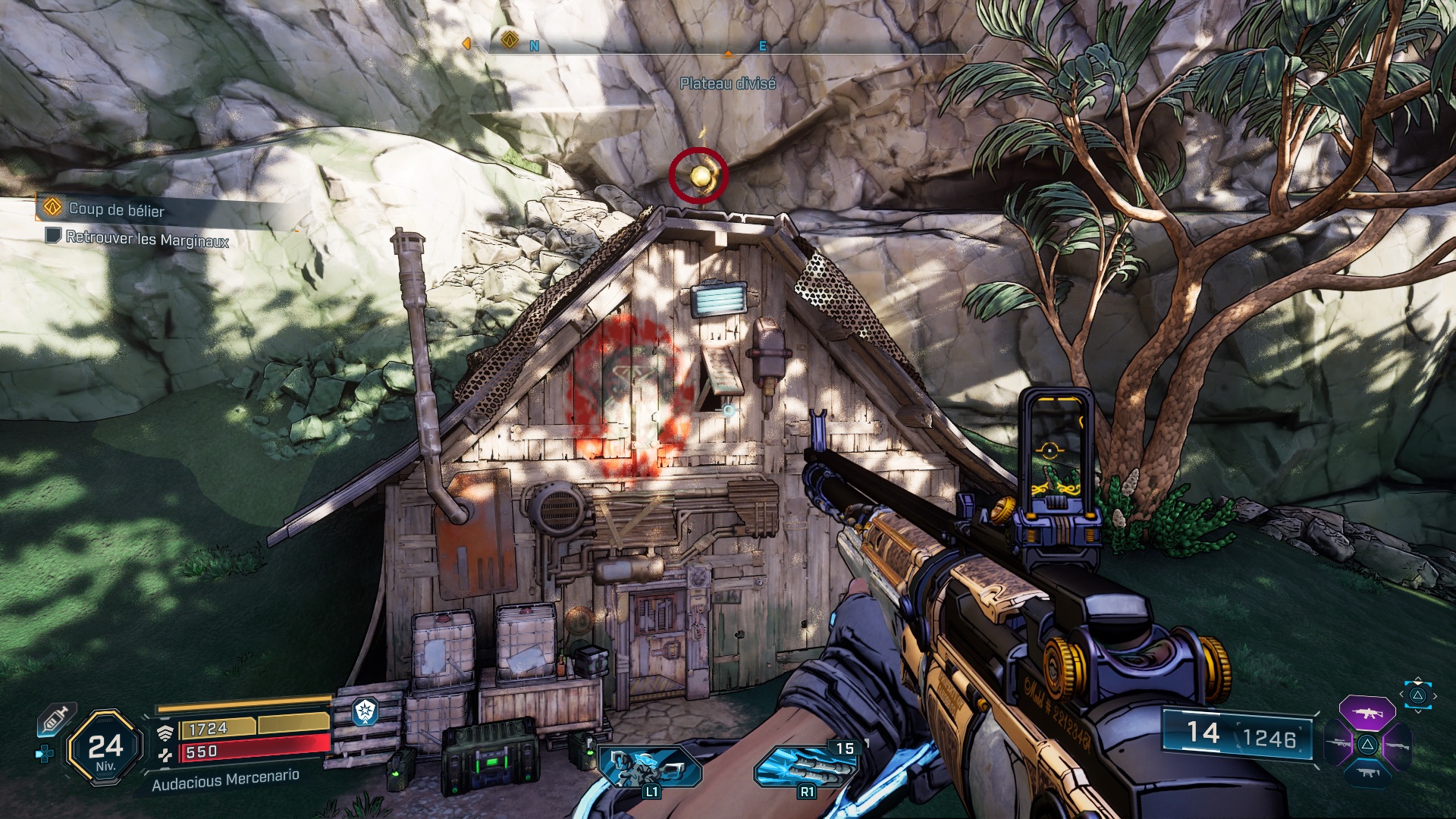1456x819 pixels.
Task: Select the equipped purple assault rifle slot
Action: 1367,713
